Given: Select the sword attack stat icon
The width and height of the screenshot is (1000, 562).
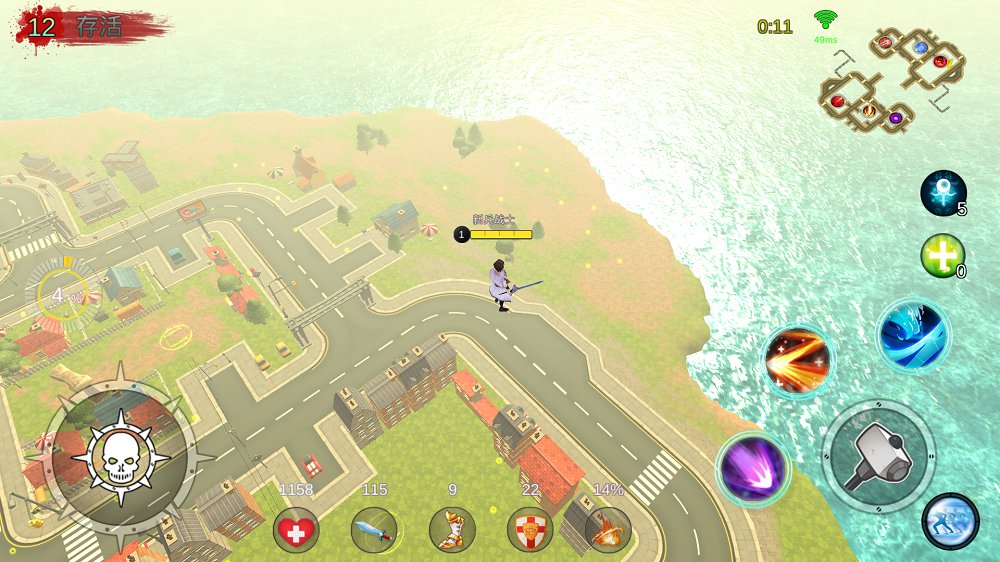Looking at the screenshot, I should [x=374, y=529].
